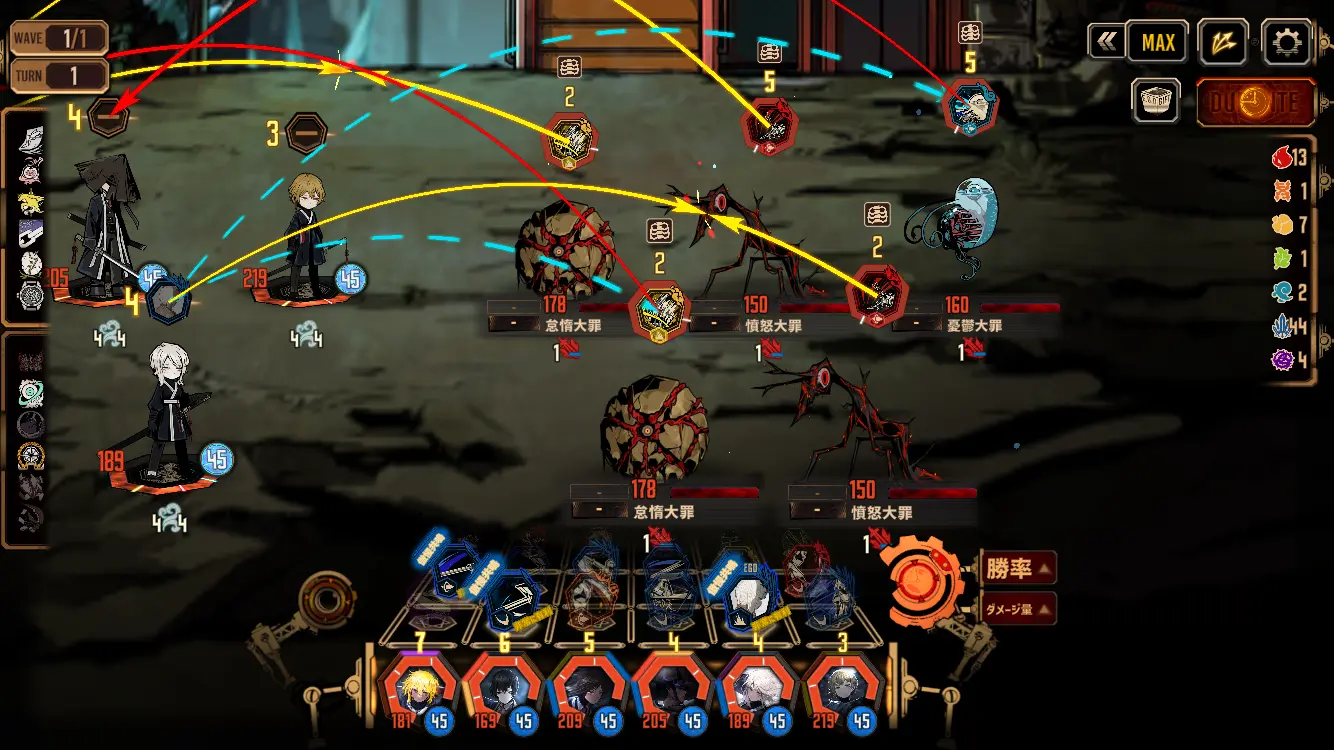Open the gear settings menu
Image resolution: width=1334 pixels, height=750 pixels.
point(1286,42)
